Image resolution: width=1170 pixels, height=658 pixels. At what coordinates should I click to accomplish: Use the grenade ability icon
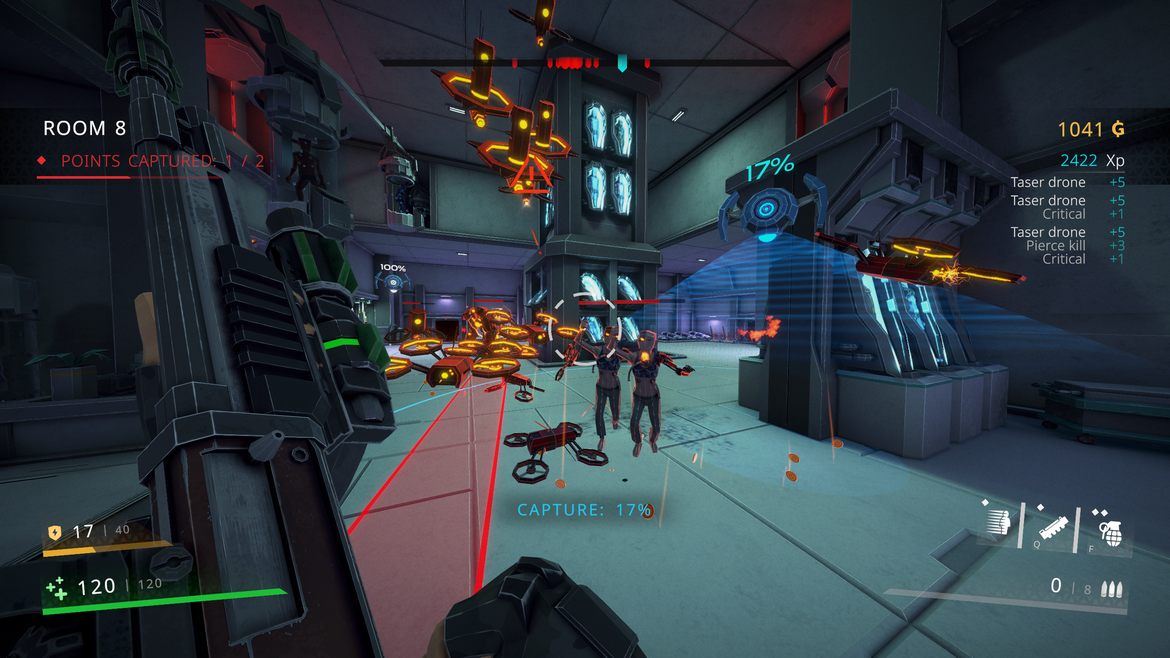1109,526
